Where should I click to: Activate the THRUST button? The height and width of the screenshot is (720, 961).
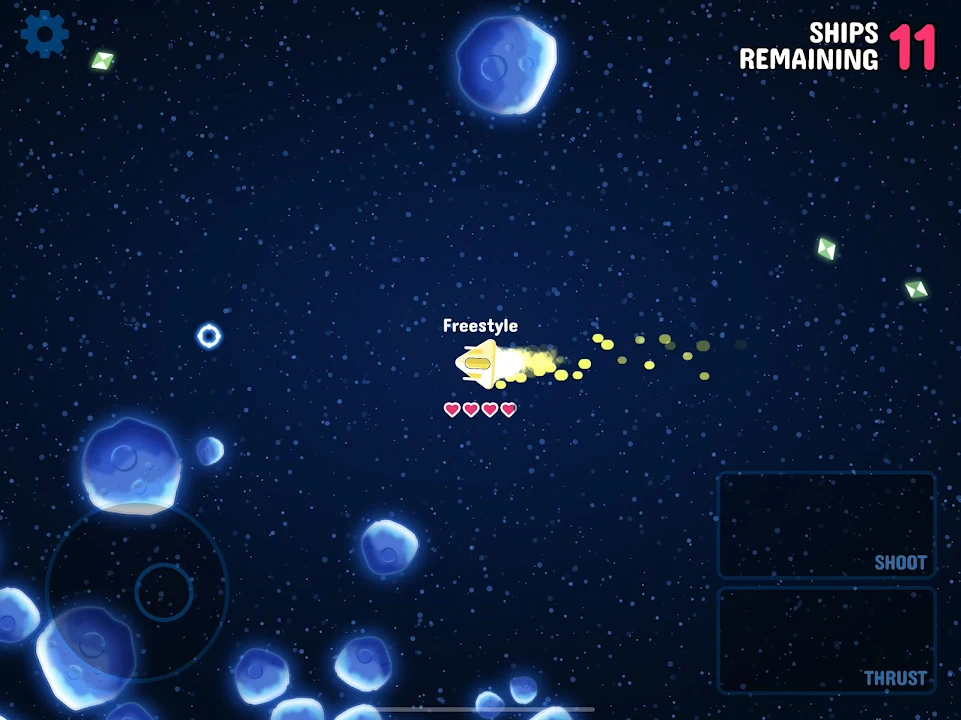pyautogui.click(x=826, y=640)
